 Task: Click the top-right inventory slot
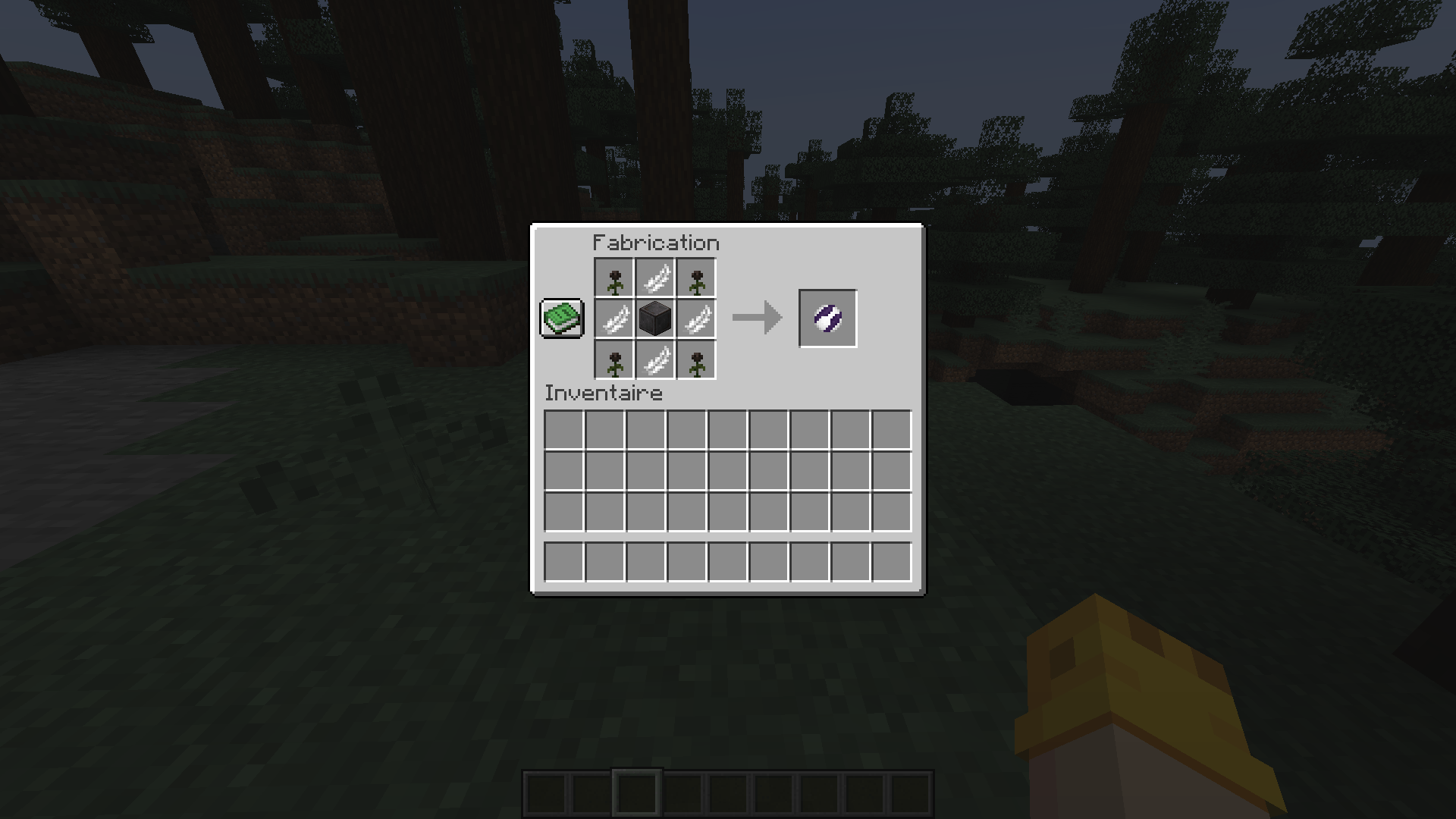pyautogui.click(x=893, y=431)
